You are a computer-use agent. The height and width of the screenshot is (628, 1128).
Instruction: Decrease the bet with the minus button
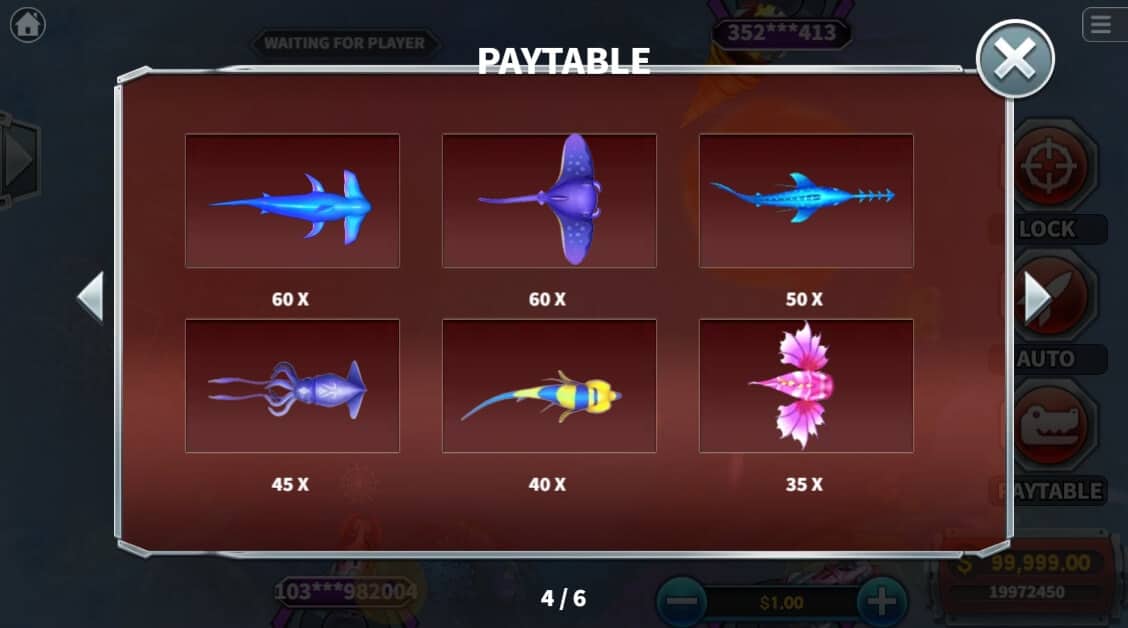pyautogui.click(x=681, y=602)
